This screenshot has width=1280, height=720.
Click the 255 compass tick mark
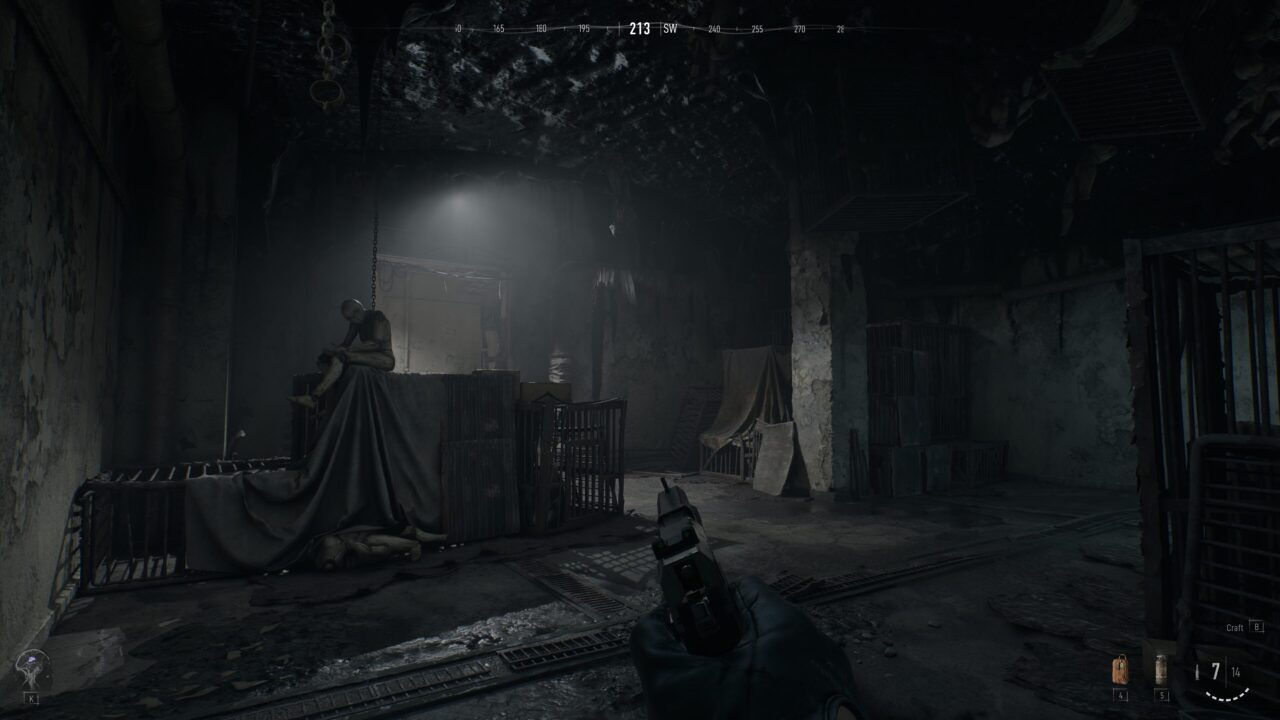(x=758, y=29)
